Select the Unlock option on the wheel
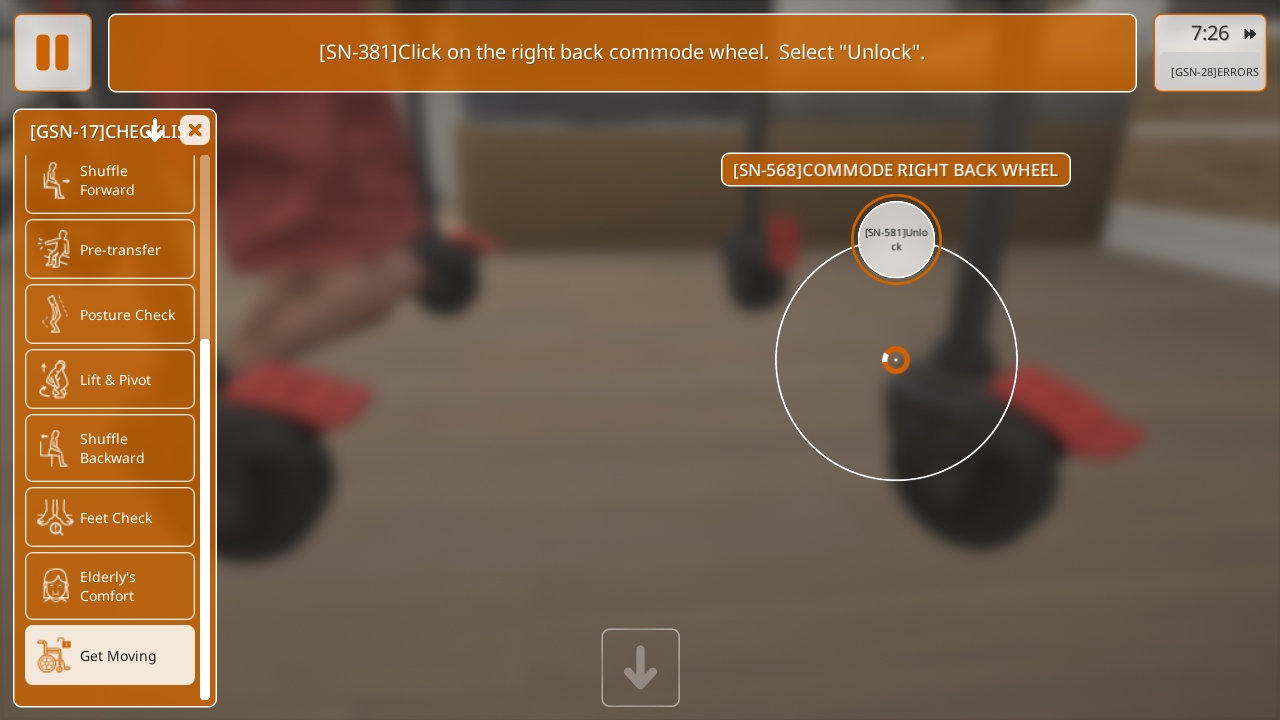 pyautogui.click(x=896, y=240)
